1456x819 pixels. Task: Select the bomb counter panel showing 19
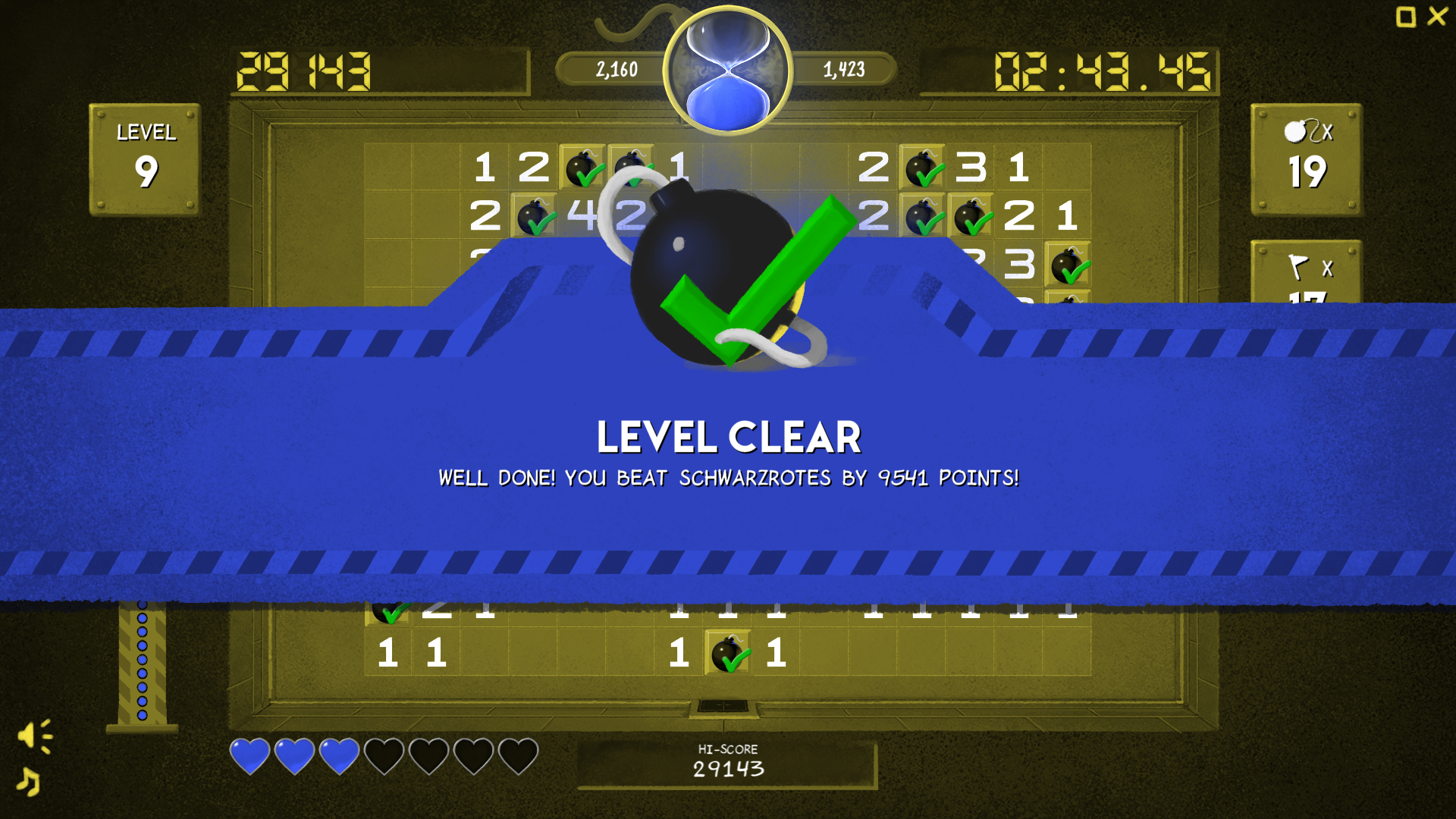(1306, 159)
